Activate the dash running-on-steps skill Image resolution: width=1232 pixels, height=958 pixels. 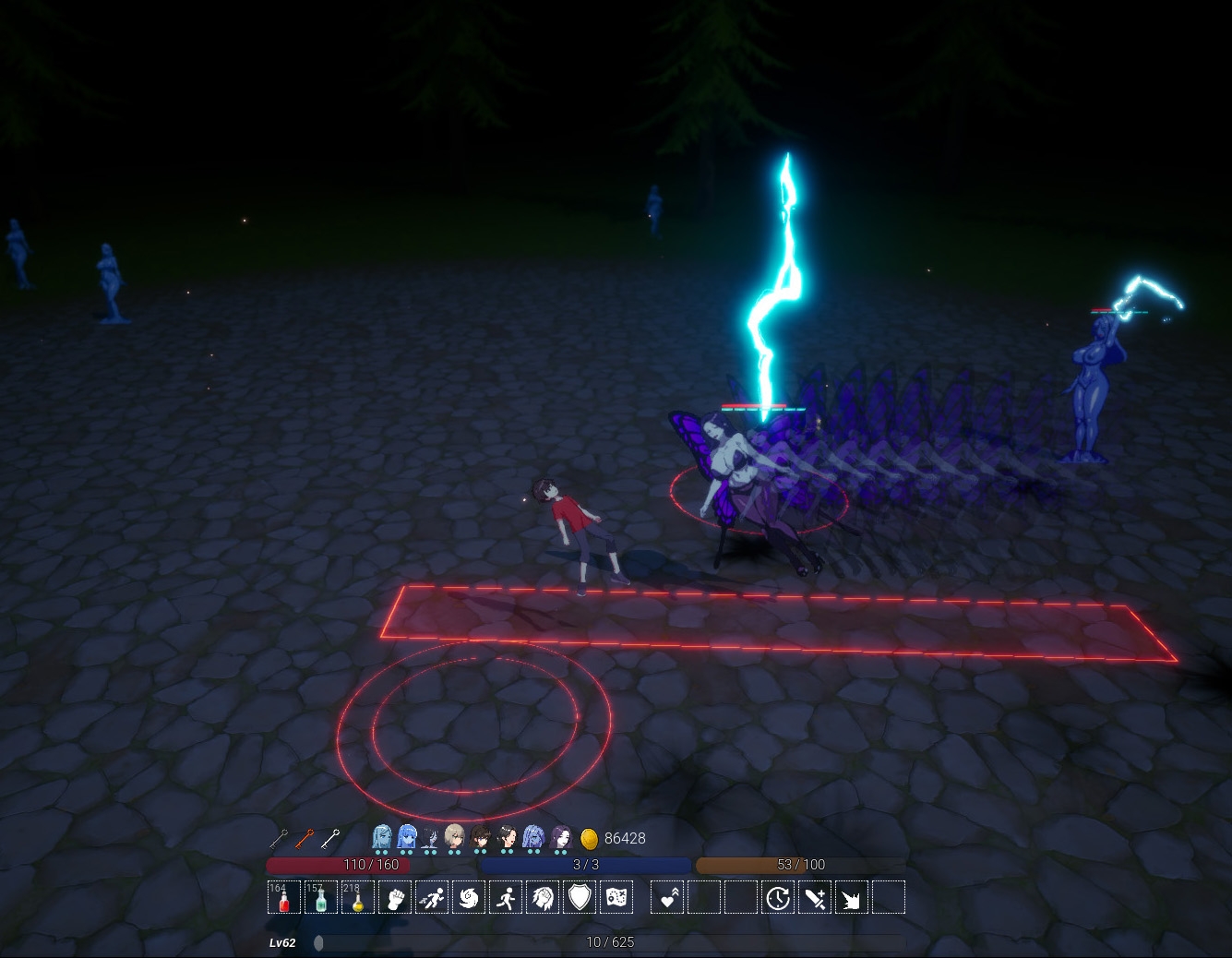click(432, 897)
